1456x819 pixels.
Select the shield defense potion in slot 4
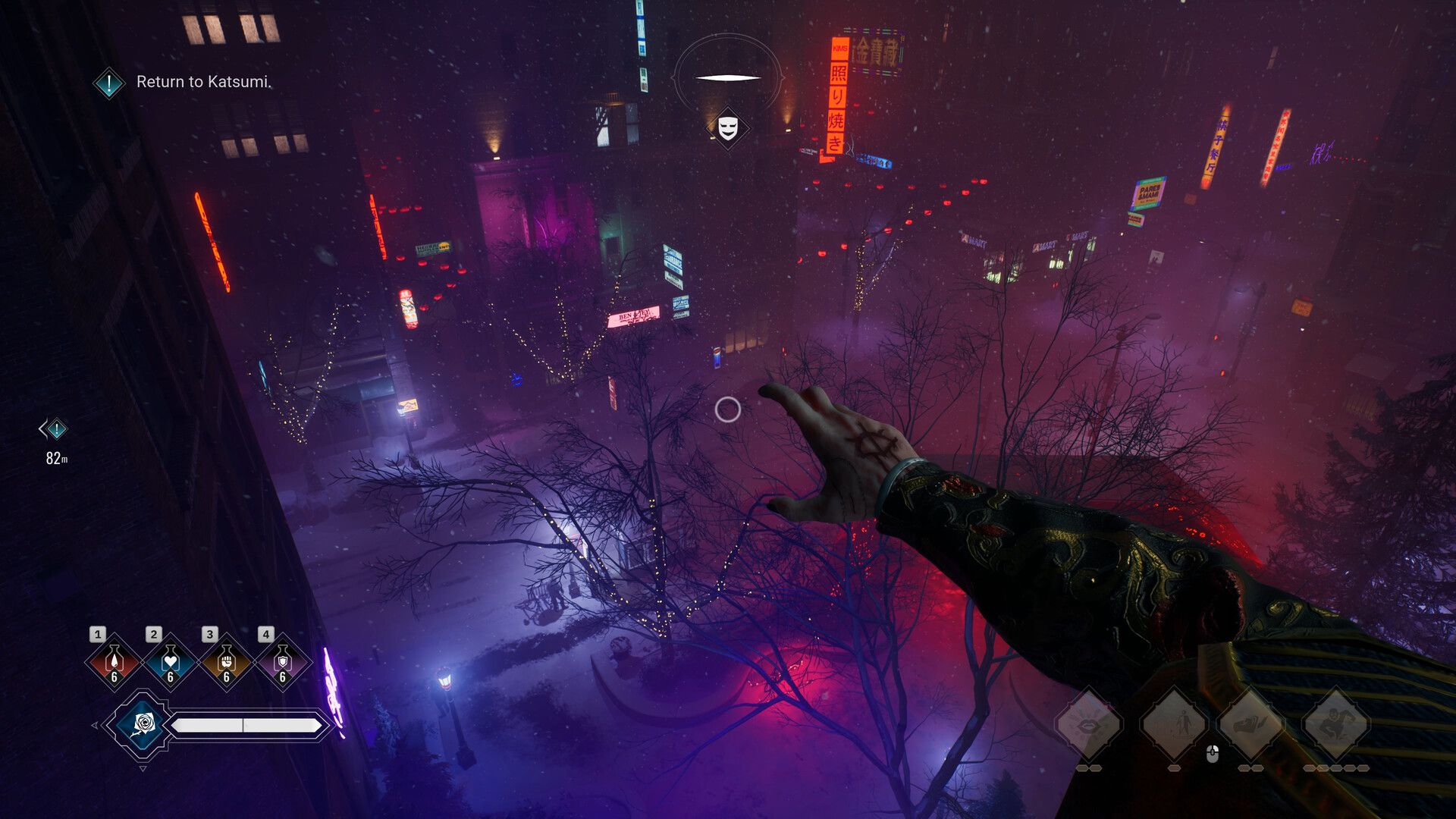pyautogui.click(x=282, y=663)
